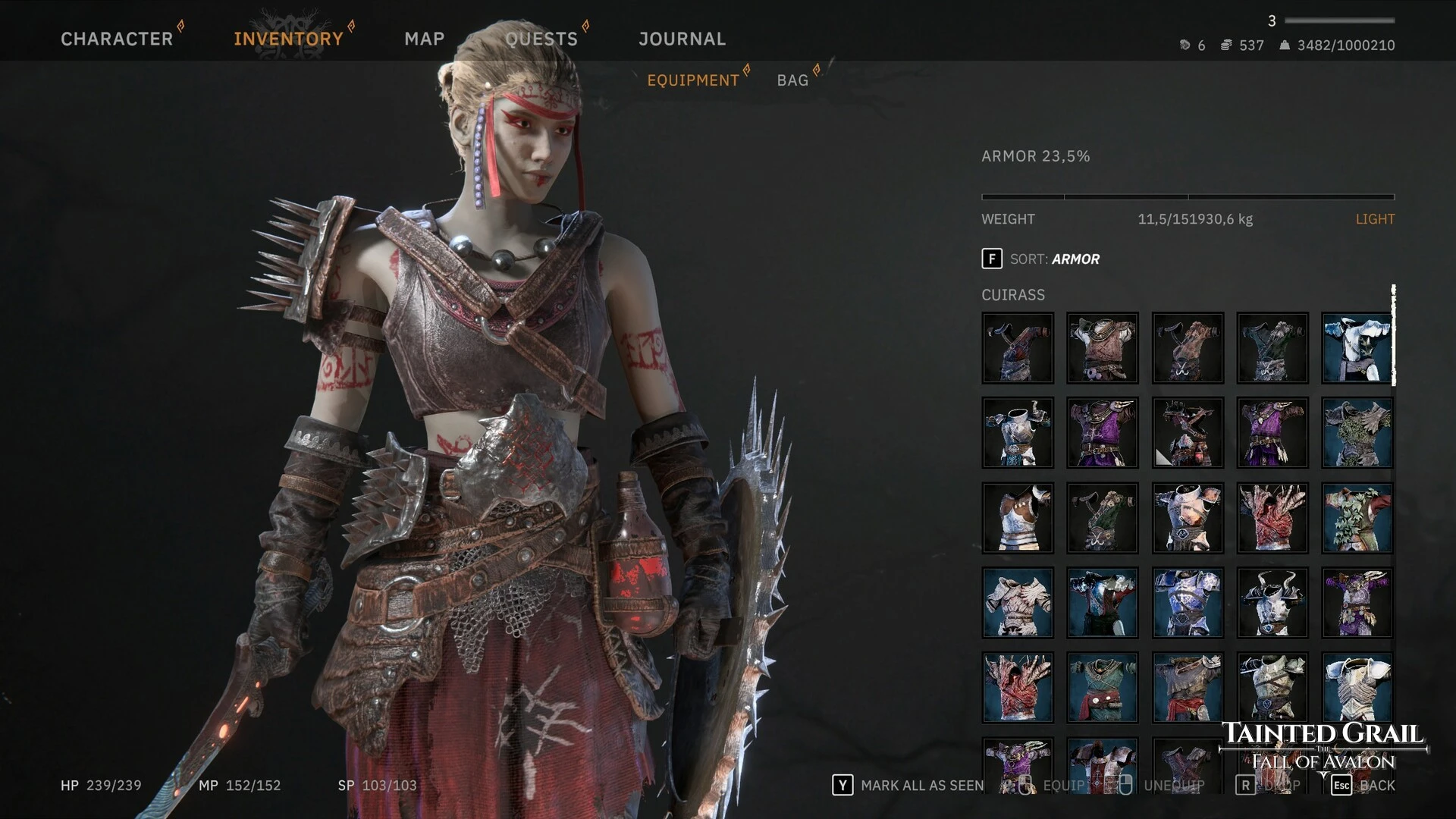1456x819 pixels.
Task: Select the bone-white ribbed cuirass
Action: (x=1017, y=603)
